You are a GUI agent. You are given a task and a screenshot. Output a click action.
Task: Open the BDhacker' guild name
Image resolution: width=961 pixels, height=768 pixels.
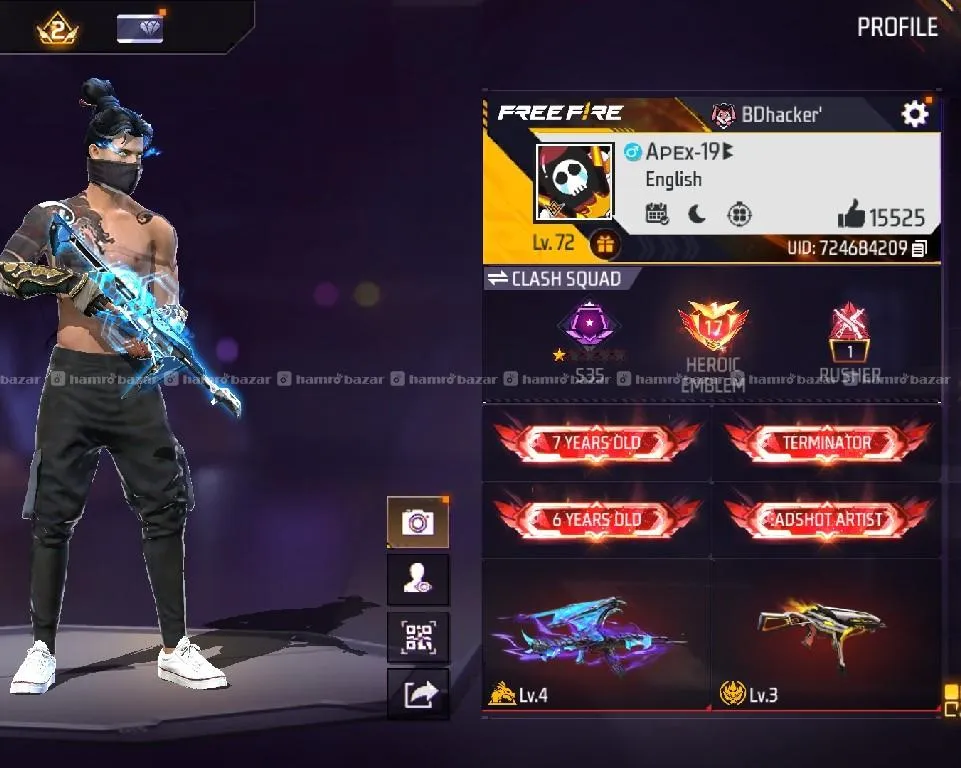[780, 114]
